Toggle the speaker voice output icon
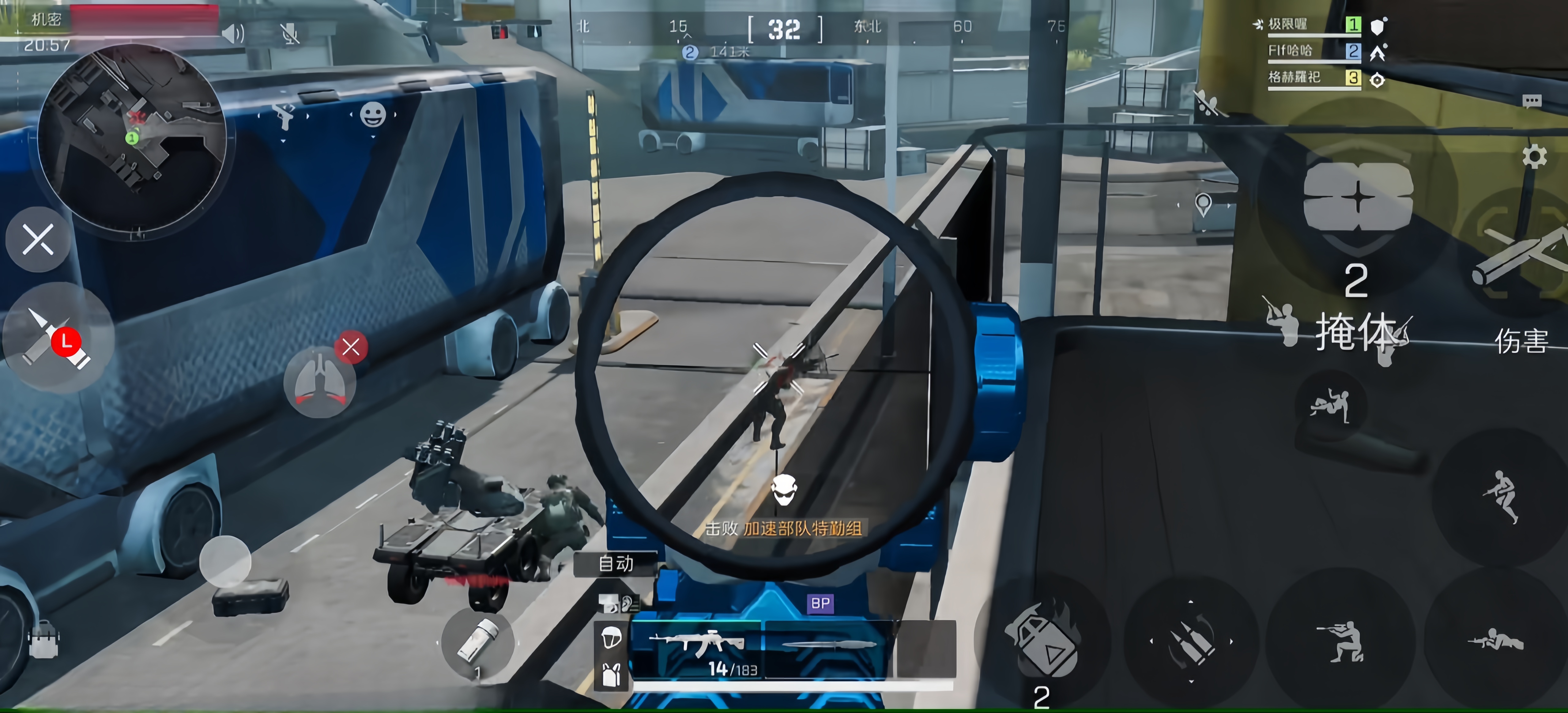Screen dimensions: 1568x713 pyautogui.click(x=233, y=33)
